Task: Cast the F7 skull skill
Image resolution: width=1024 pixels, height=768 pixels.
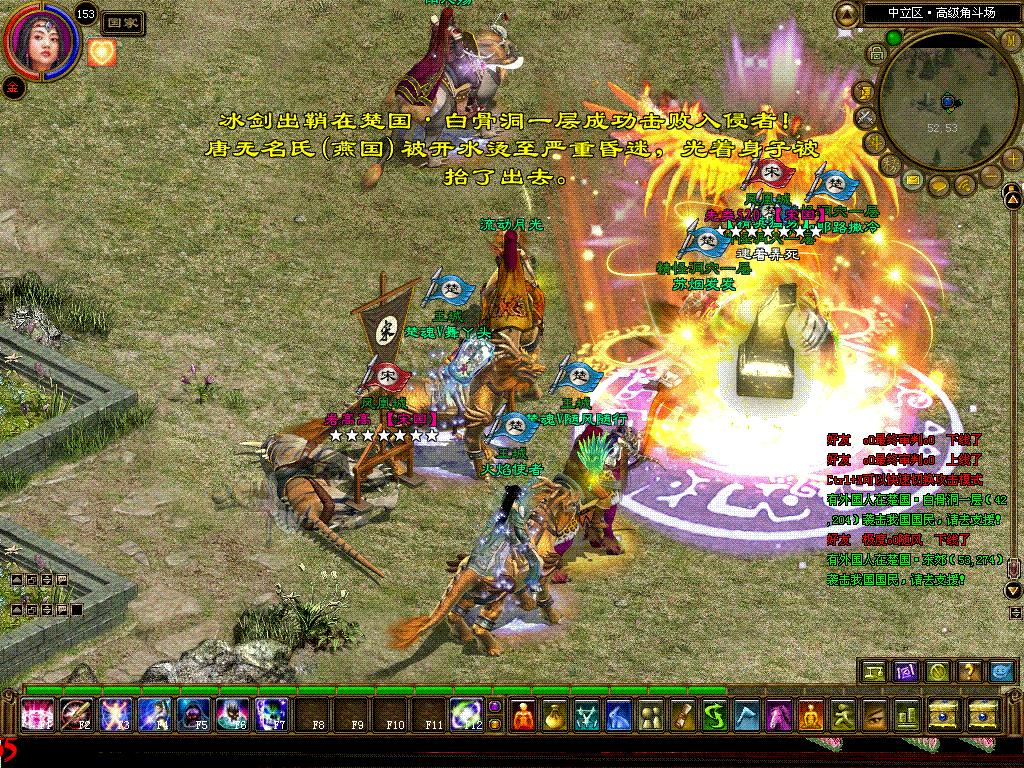Action: point(271,716)
